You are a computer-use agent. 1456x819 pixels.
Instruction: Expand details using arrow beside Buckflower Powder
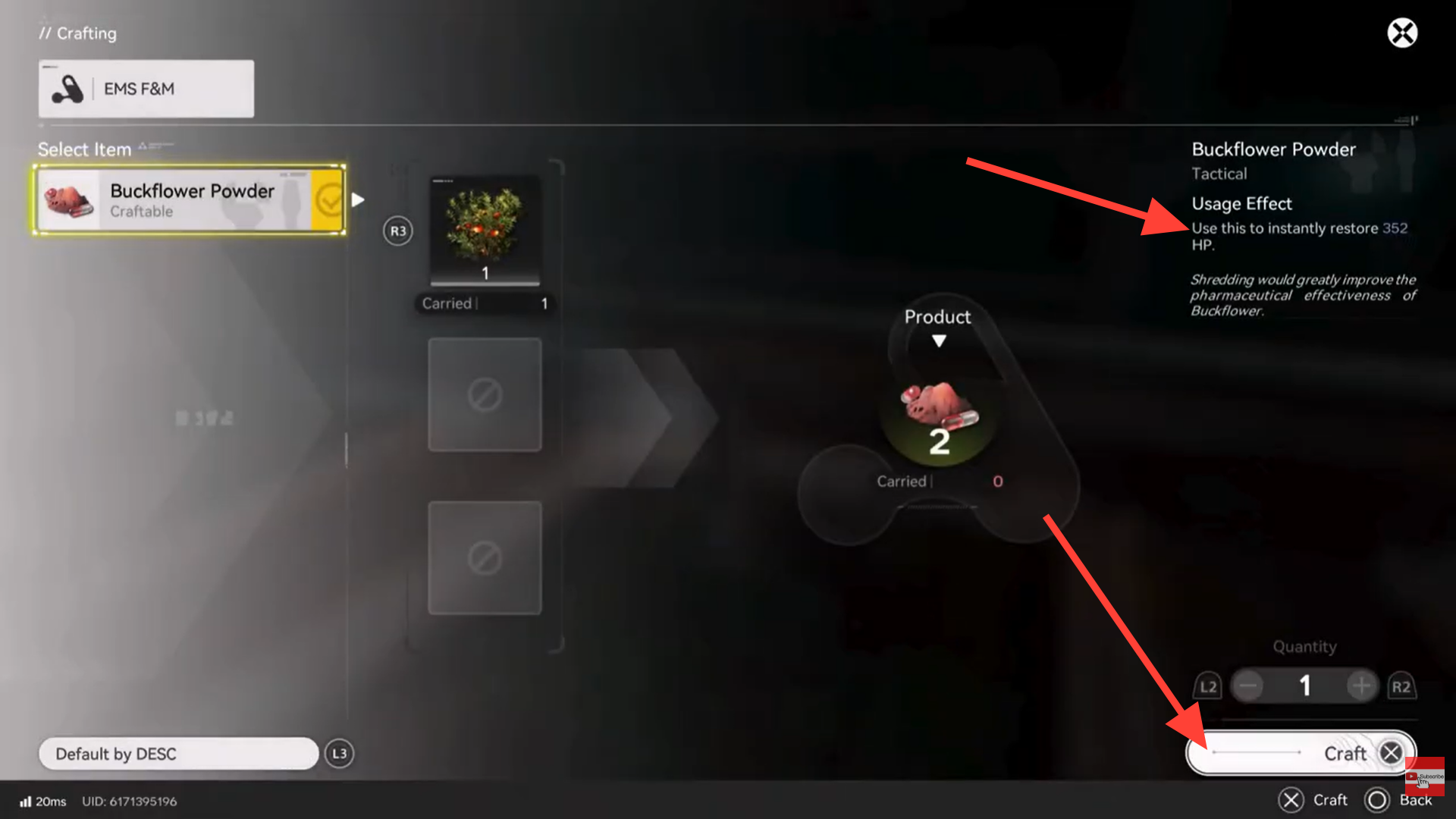357,199
